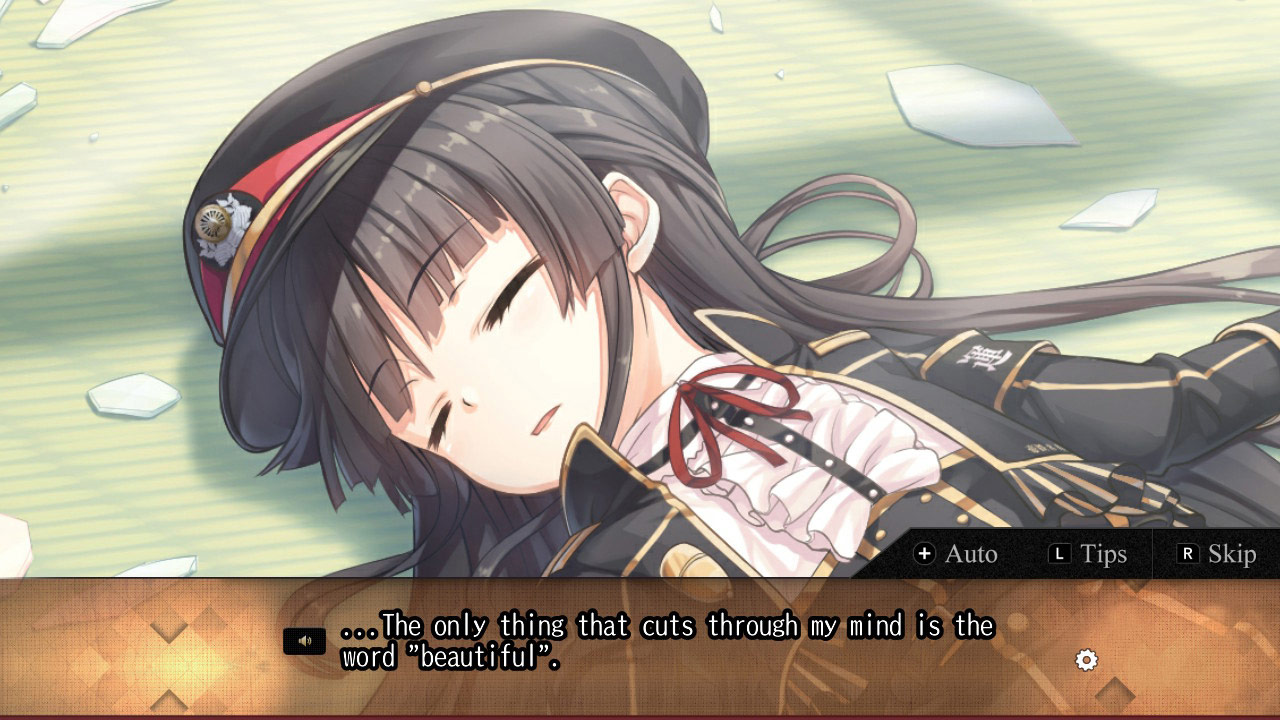The image size is (1280, 720).
Task: Click the dialogue box to advance the story
Action: pyautogui.click(x=640, y=650)
